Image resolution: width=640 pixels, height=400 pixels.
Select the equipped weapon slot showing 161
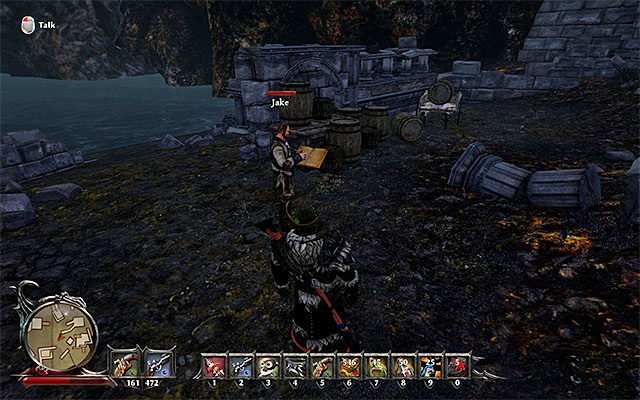(124, 363)
